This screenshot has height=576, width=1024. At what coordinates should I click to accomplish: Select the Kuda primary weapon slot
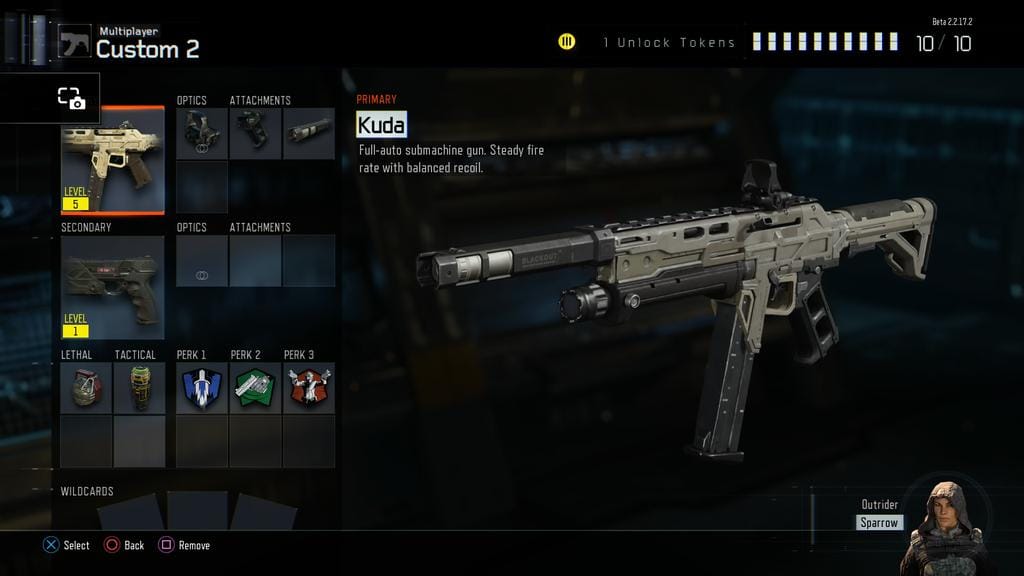(112, 162)
